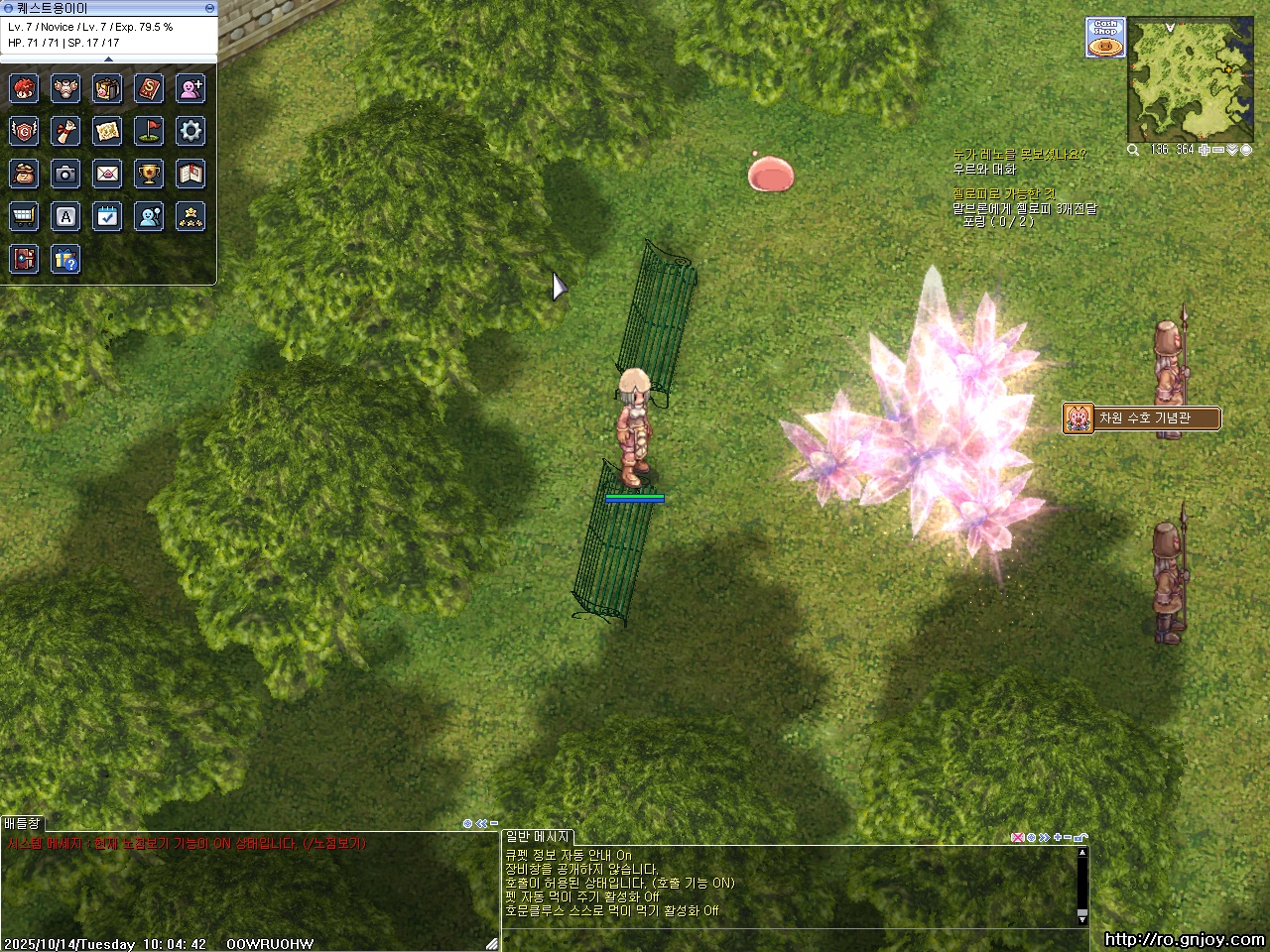
Task: Click the minimap
Action: (x=1190, y=79)
